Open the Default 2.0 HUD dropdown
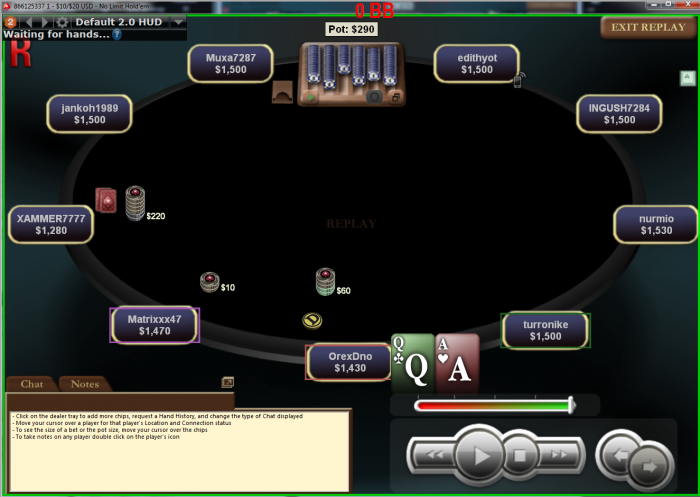This screenshot has height=497, width=700. (179, 21)
